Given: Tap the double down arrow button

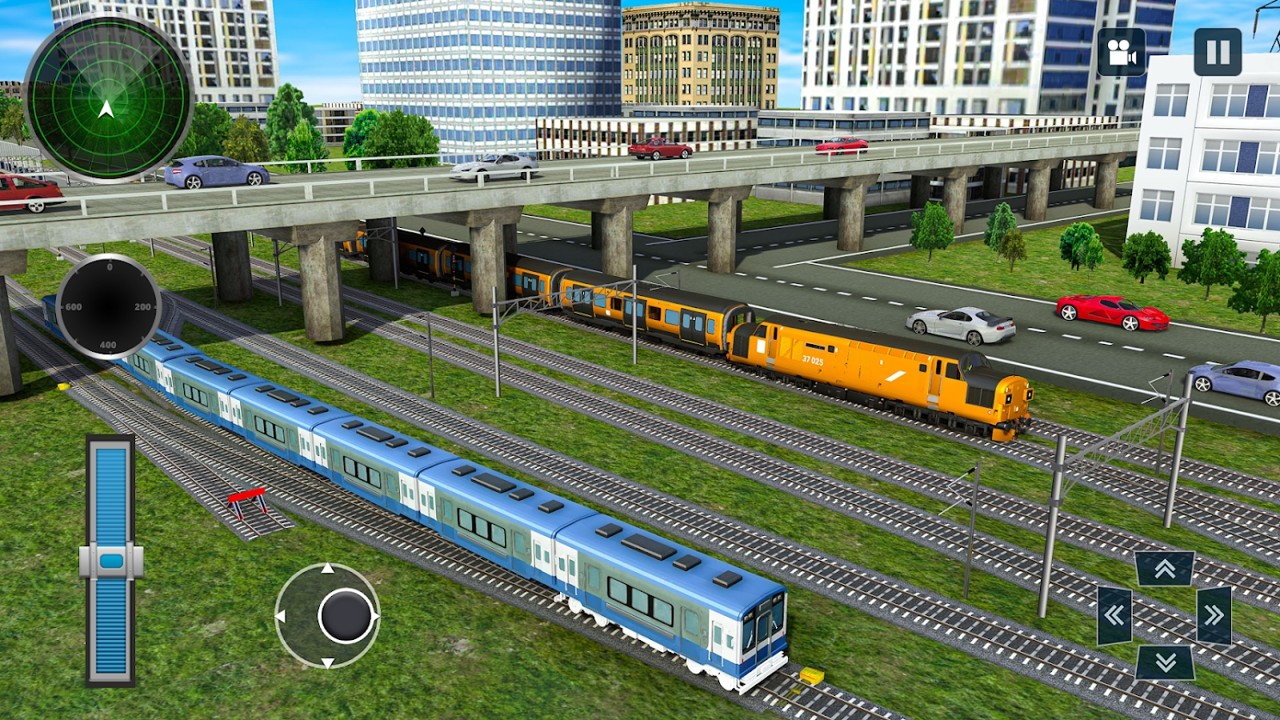Looking at the screenshot, I should click(1165, 661).
